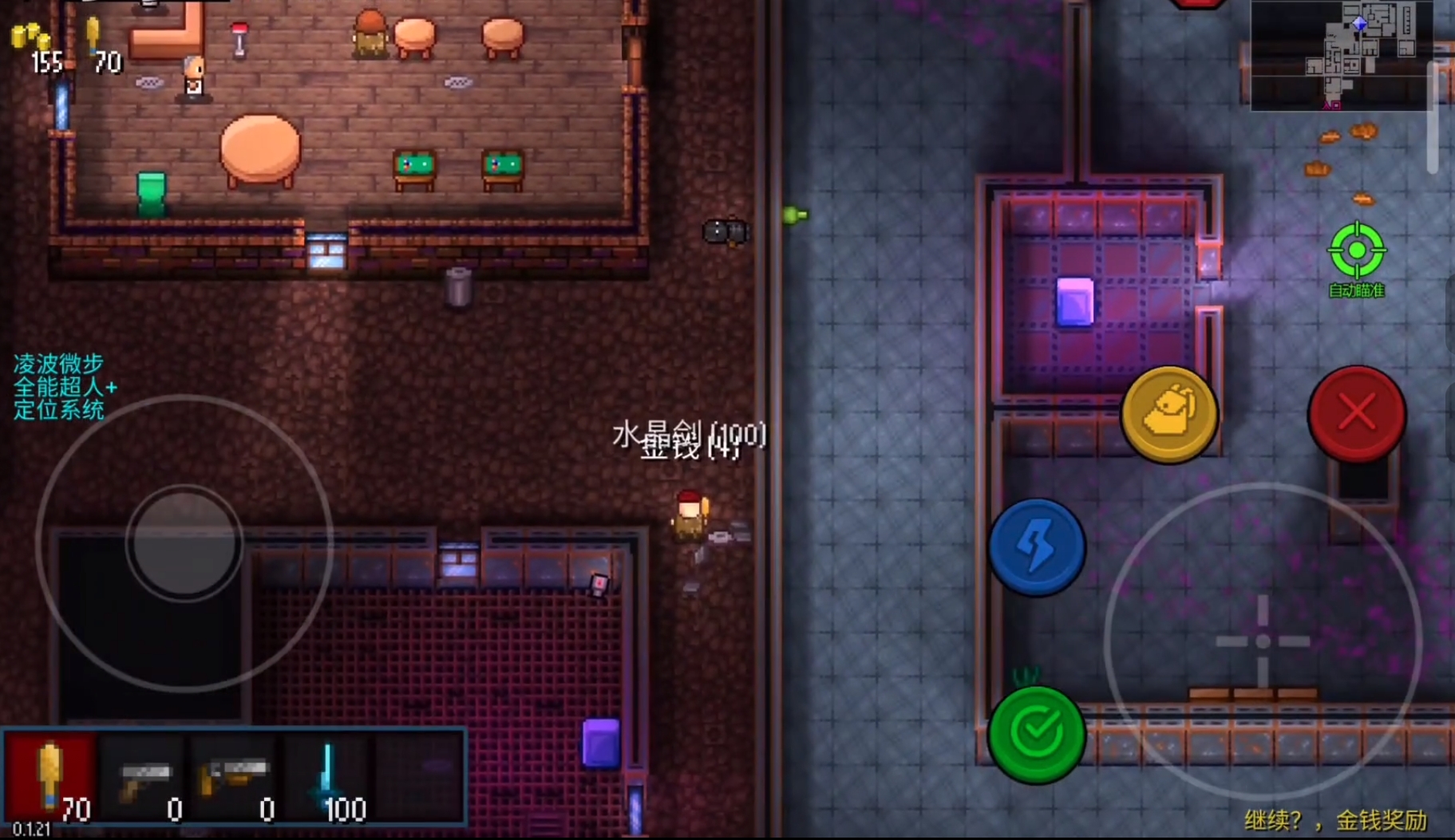Viewport: 1455px width, 840px height.
Task: Select the blue syringe item slot
Action: click(x=330, y=774)
